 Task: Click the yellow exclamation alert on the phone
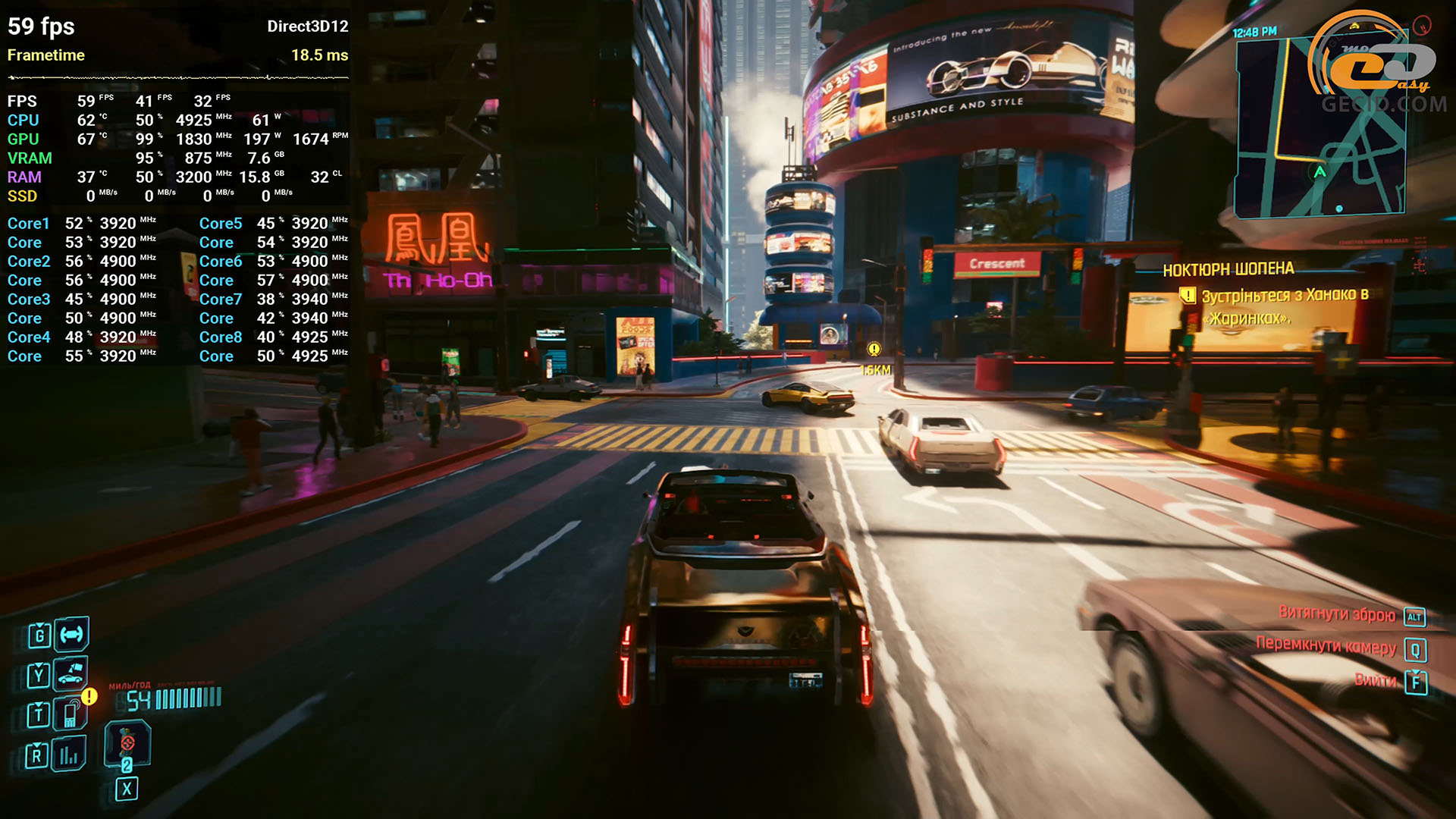pos(89,696)
